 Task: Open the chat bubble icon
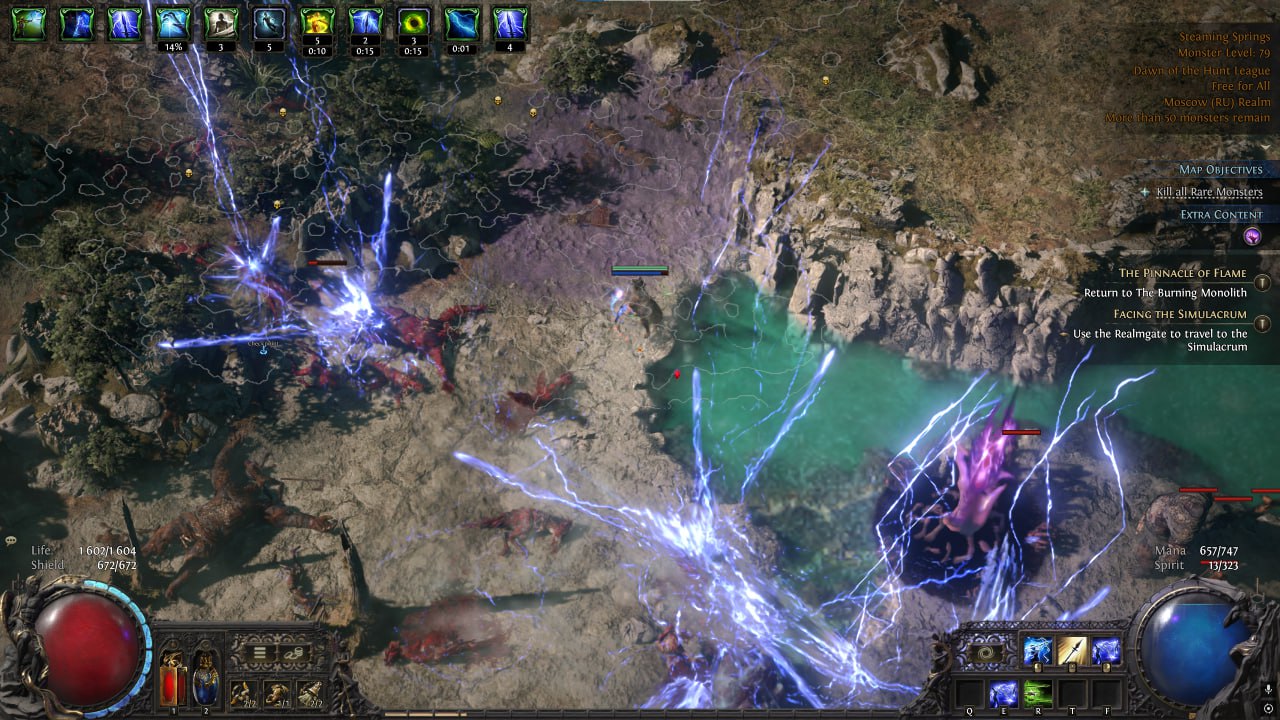[x=11, y=541]
